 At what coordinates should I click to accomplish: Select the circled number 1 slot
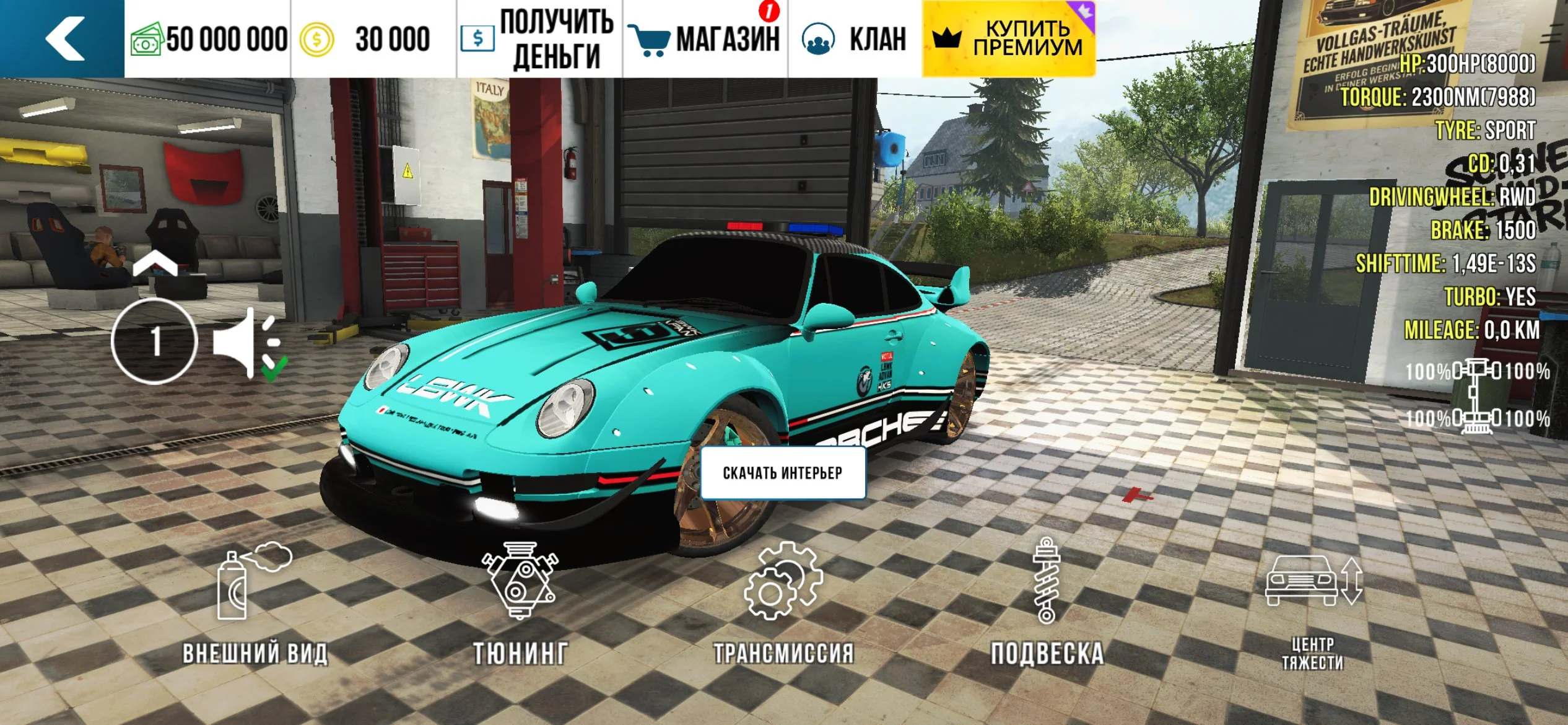155,341
